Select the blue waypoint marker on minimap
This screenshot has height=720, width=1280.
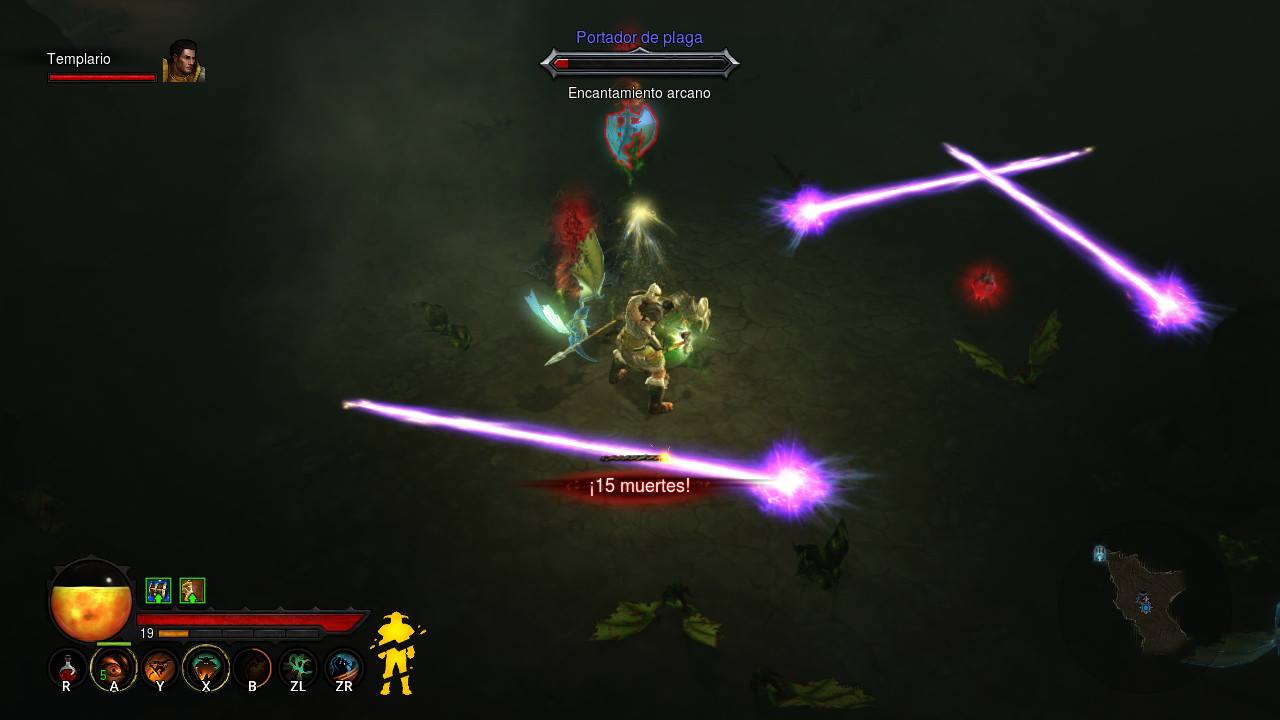tap(1100, 553)
